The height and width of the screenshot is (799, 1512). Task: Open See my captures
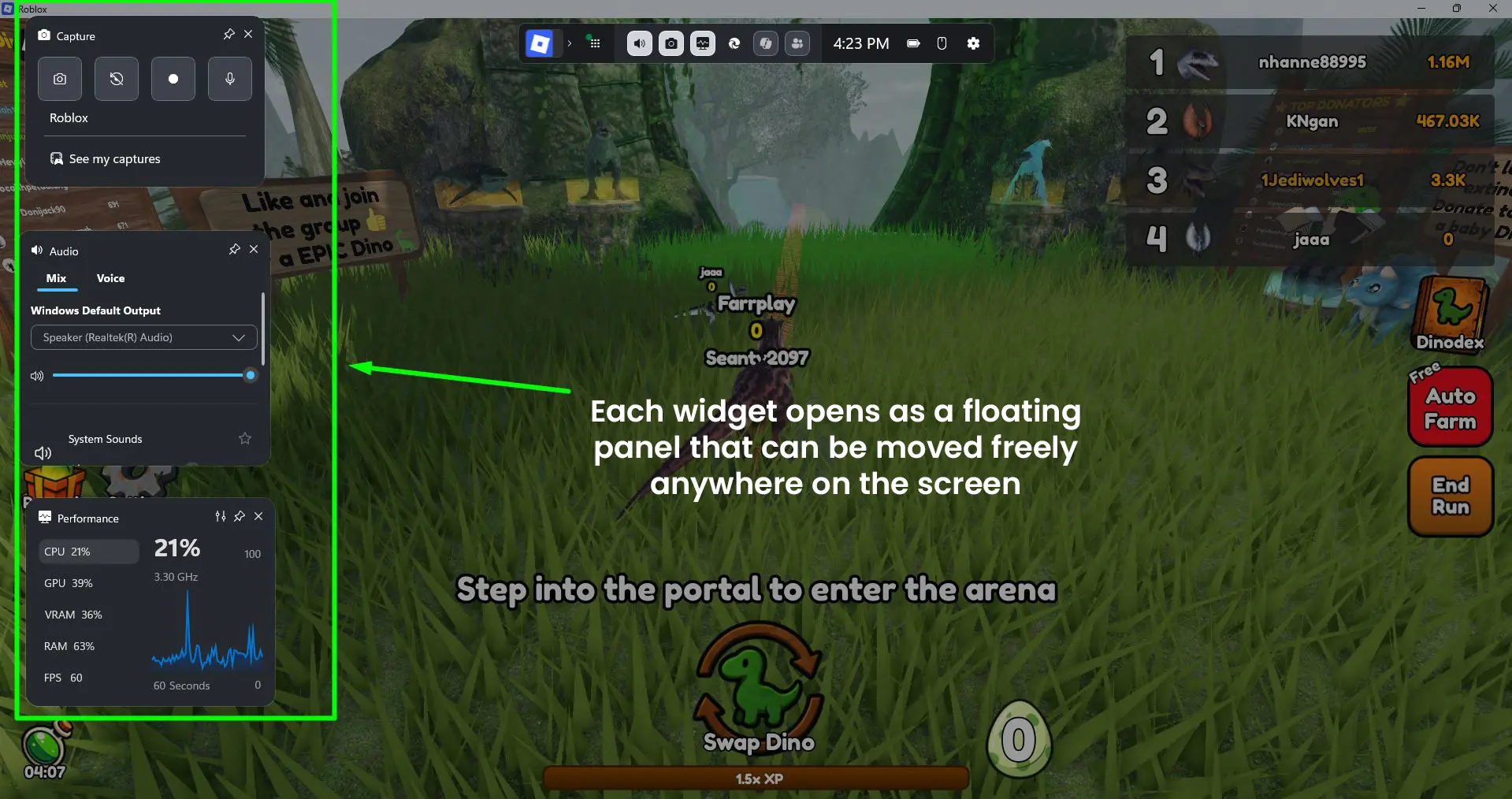[114, 158]
